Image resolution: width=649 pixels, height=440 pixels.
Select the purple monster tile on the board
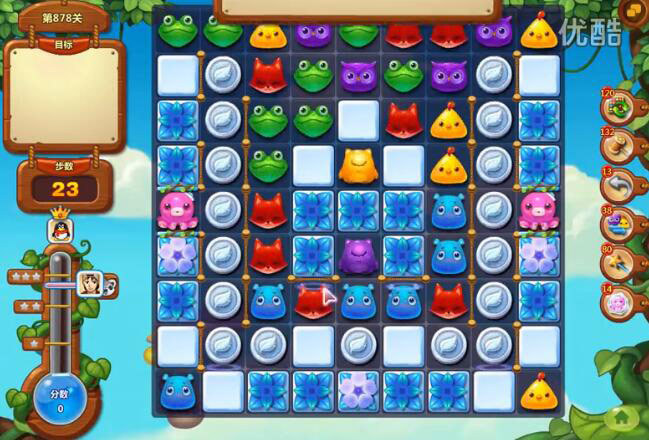pyautogui.click(x=358, y=256)
